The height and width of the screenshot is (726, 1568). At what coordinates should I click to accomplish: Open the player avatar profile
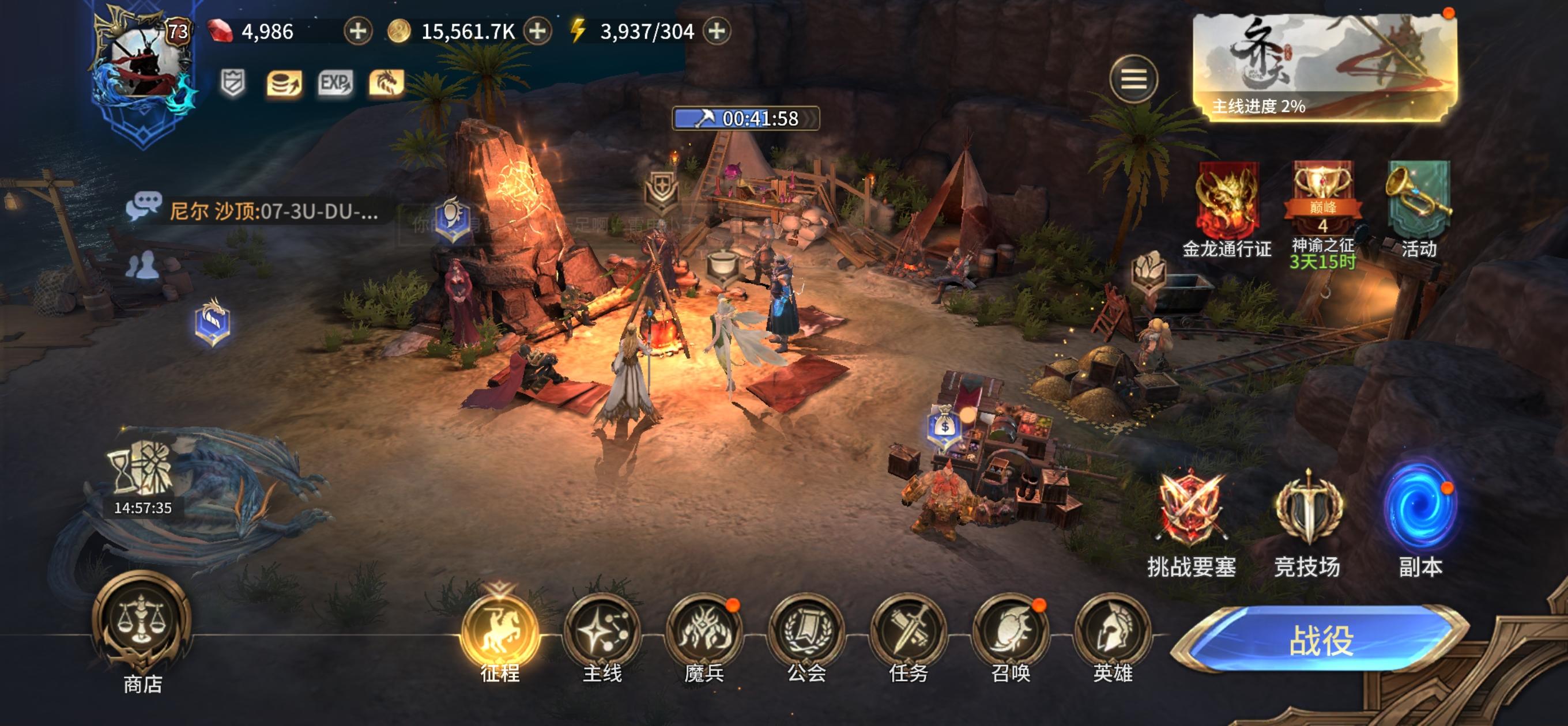pos(144,61)
